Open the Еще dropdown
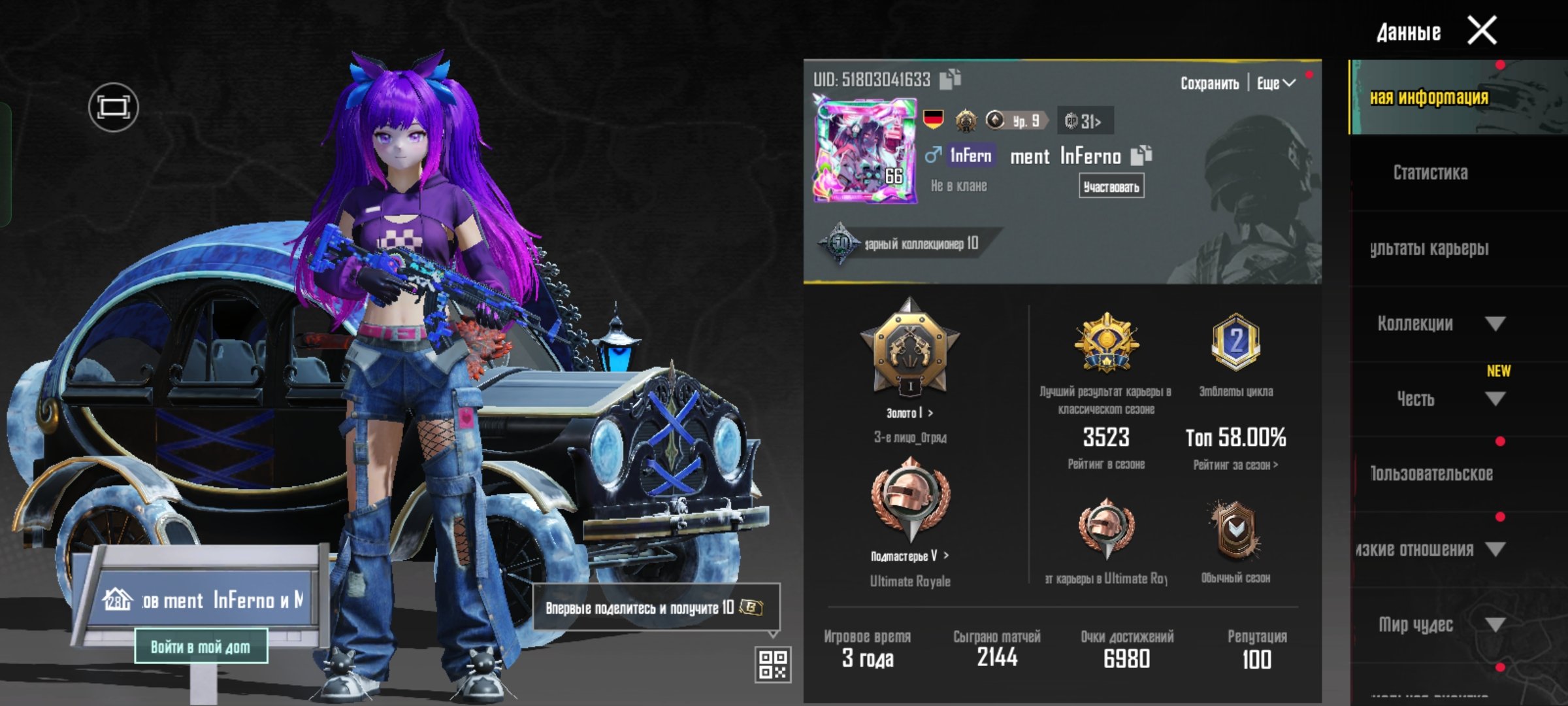1568x706 pixels. coord(1275,84)
